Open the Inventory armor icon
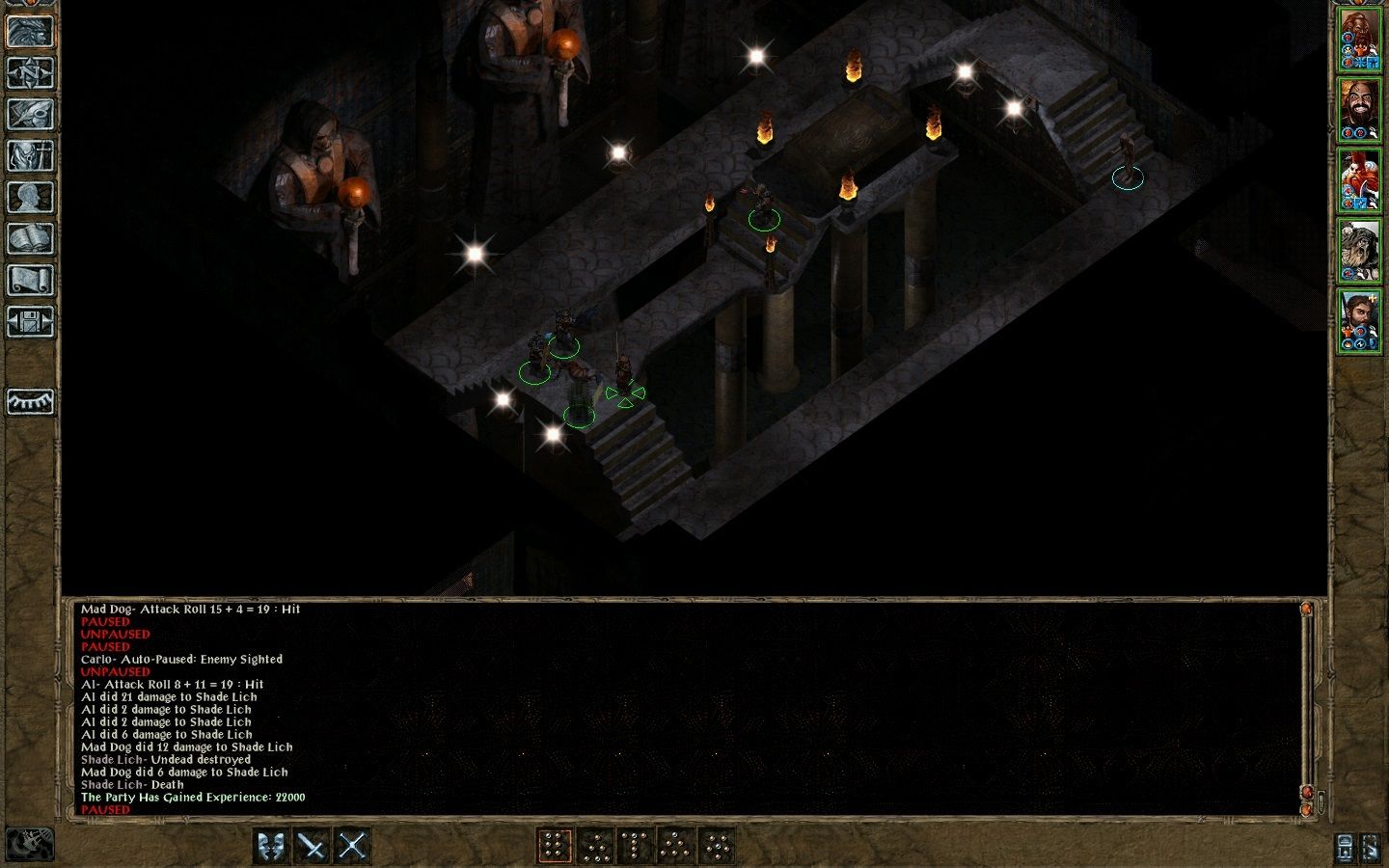The height and width of the screenshot is (868, 1389). [x=30, y=156]
